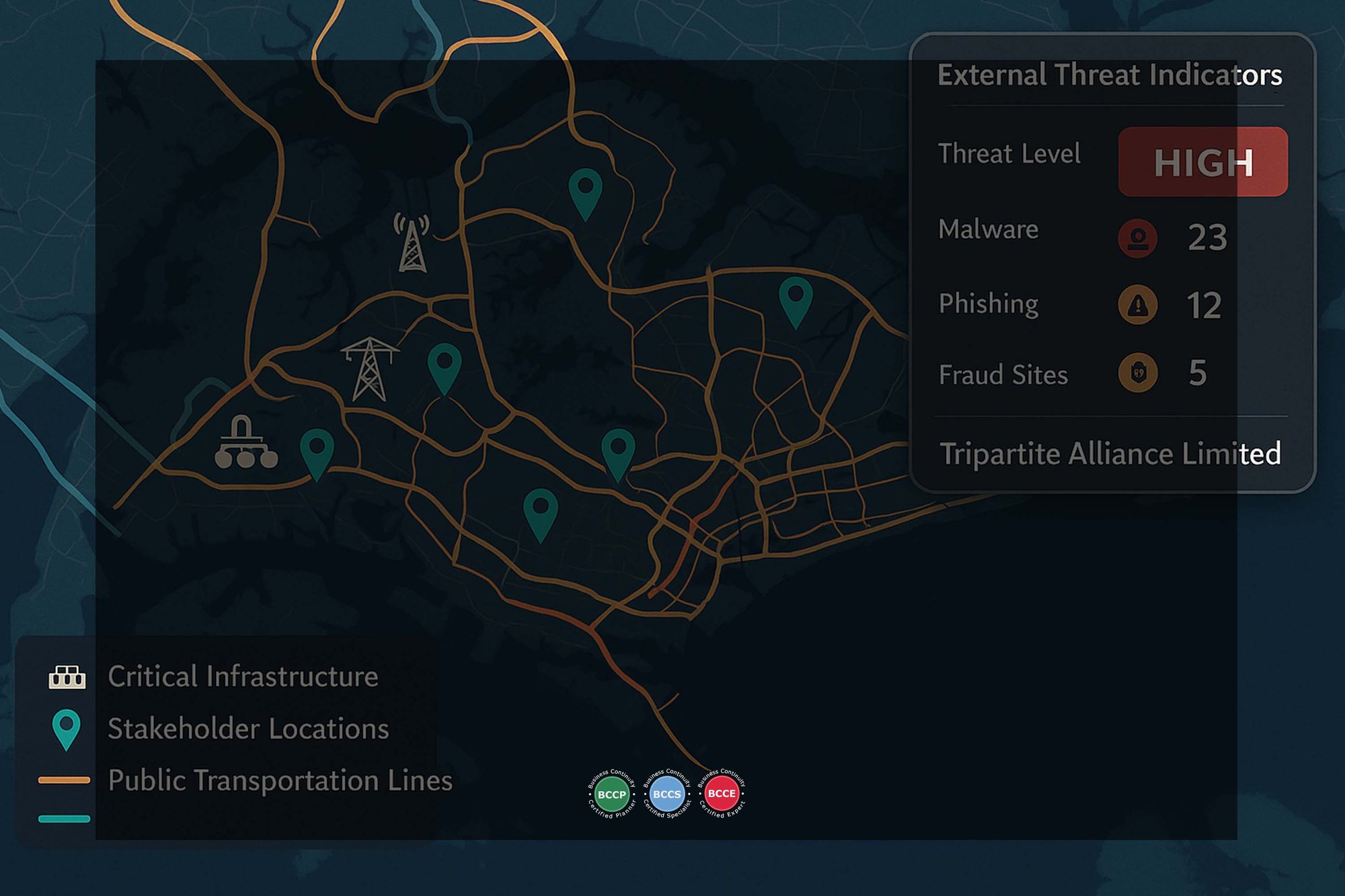Click the network hub infrastructure marker

click(x=245, y=442)
